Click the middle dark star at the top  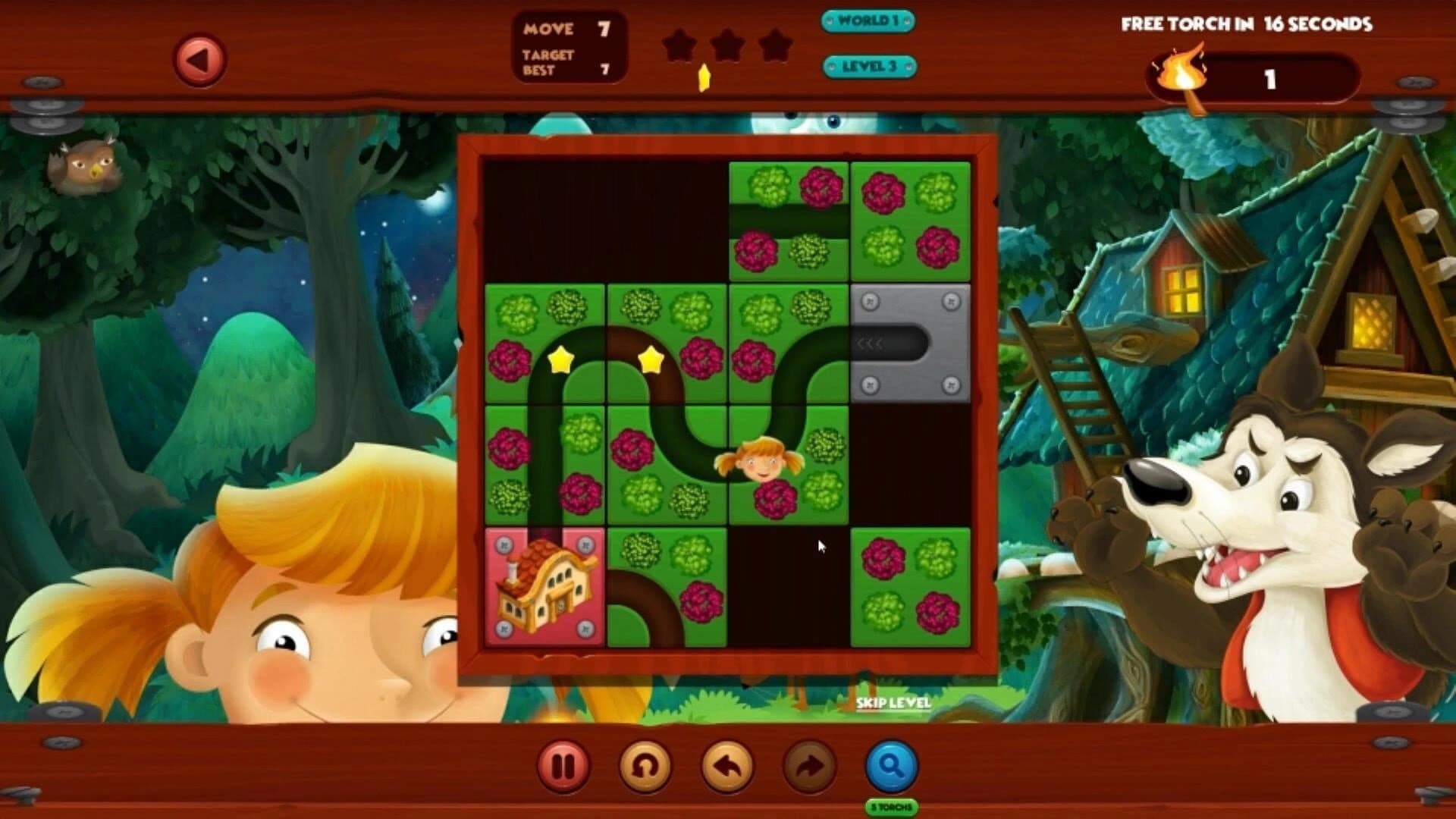pyautogui.click(x=726, y=45)
